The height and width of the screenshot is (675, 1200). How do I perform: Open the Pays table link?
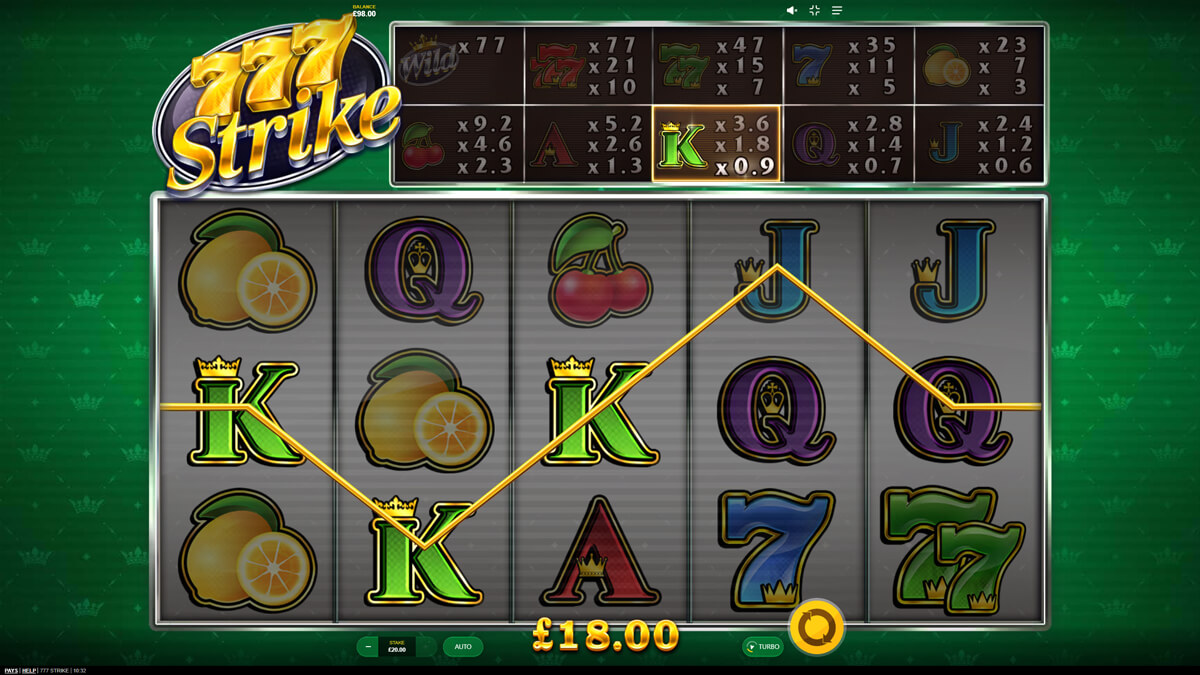[11, 670]
